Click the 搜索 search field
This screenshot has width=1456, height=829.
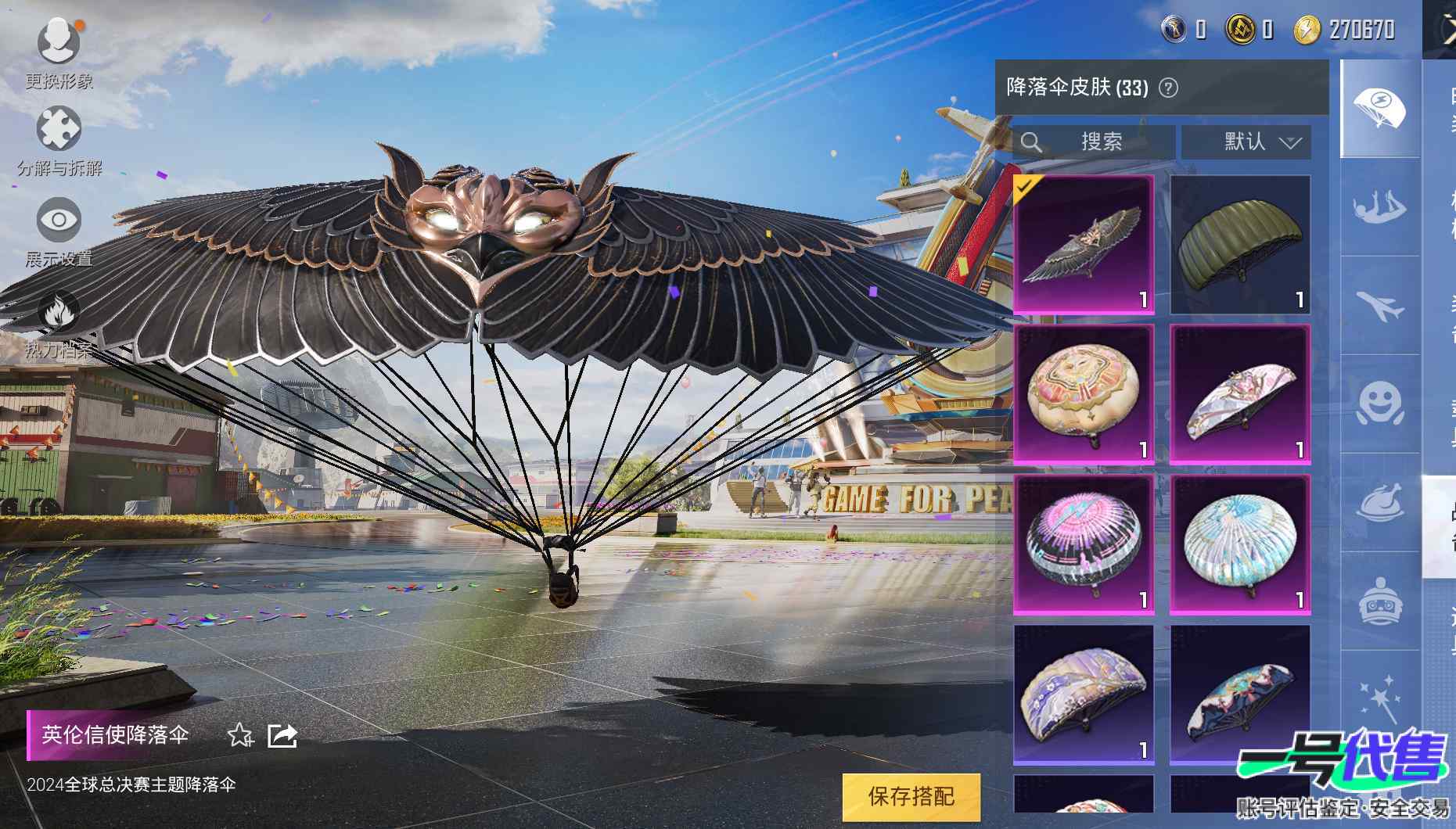(1095, 142)
